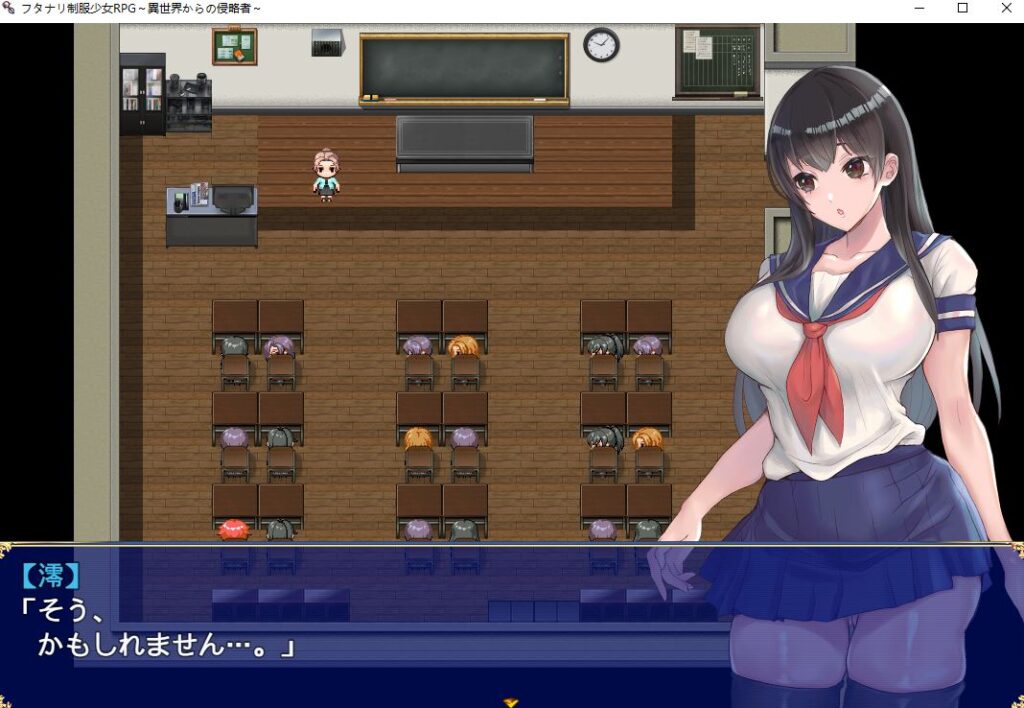Minimize the game window
1024x708 pixels.
click(x=920, y=9)
